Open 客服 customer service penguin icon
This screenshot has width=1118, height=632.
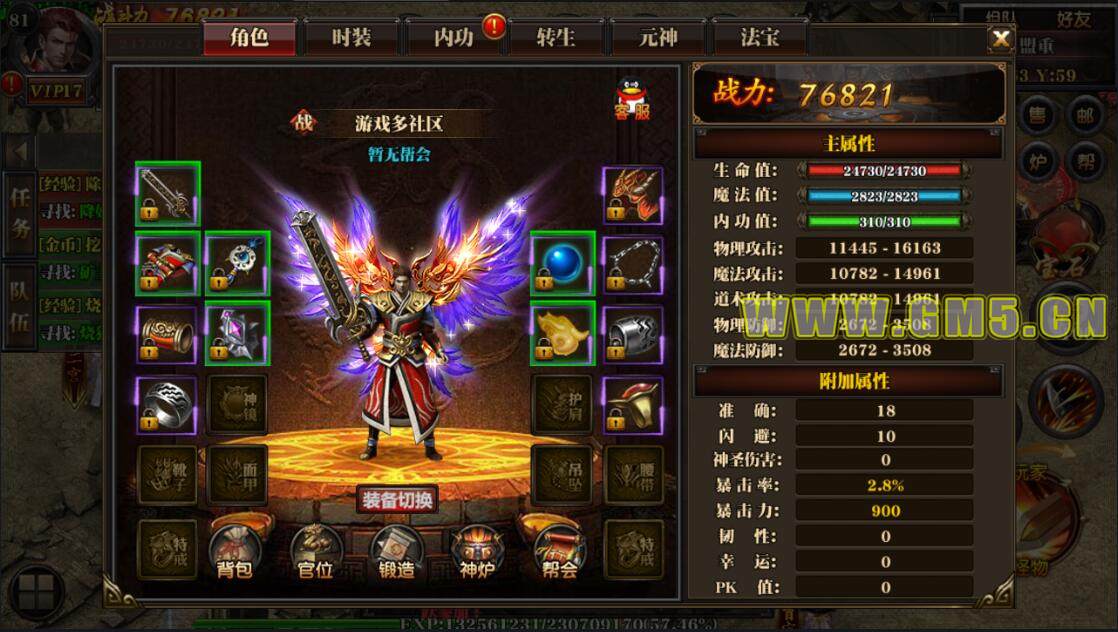point(632,98)
